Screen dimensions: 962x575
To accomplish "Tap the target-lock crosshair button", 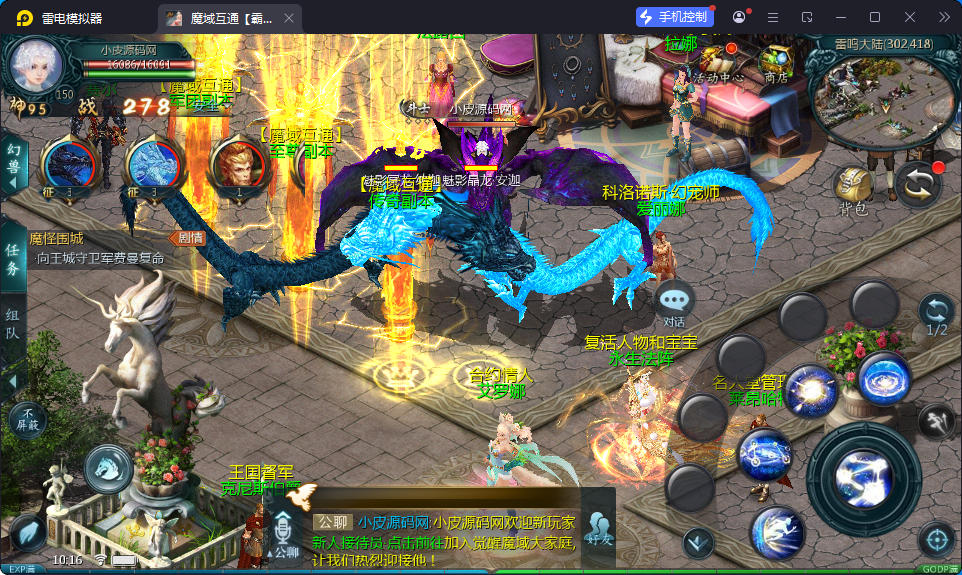I will tap(936, 540).
